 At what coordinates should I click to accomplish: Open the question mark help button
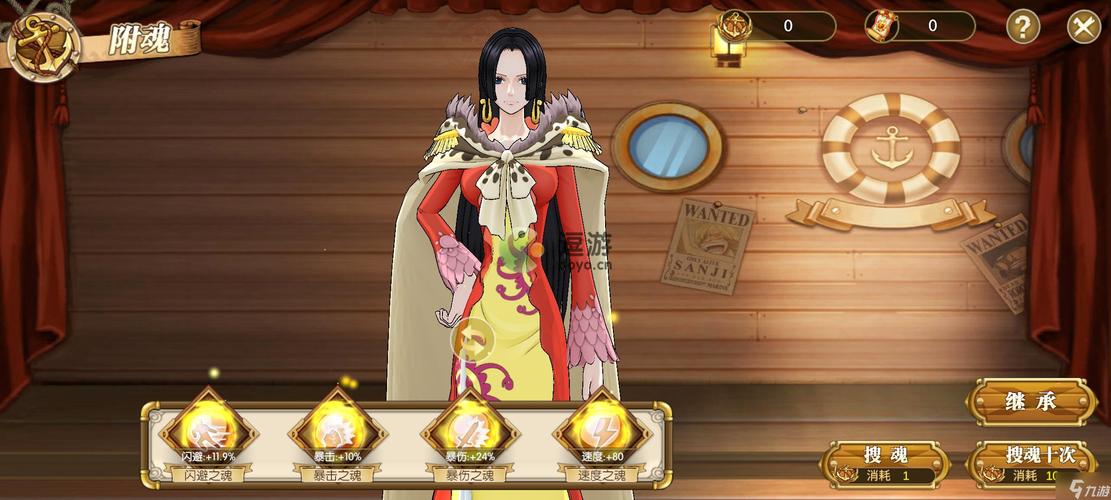[1022, 26]
